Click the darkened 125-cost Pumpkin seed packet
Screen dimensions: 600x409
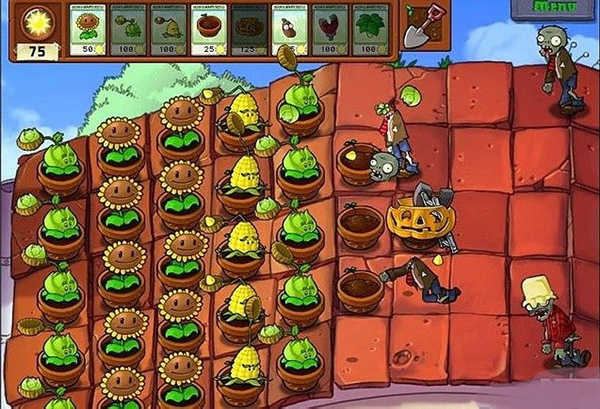coord(250,29)
